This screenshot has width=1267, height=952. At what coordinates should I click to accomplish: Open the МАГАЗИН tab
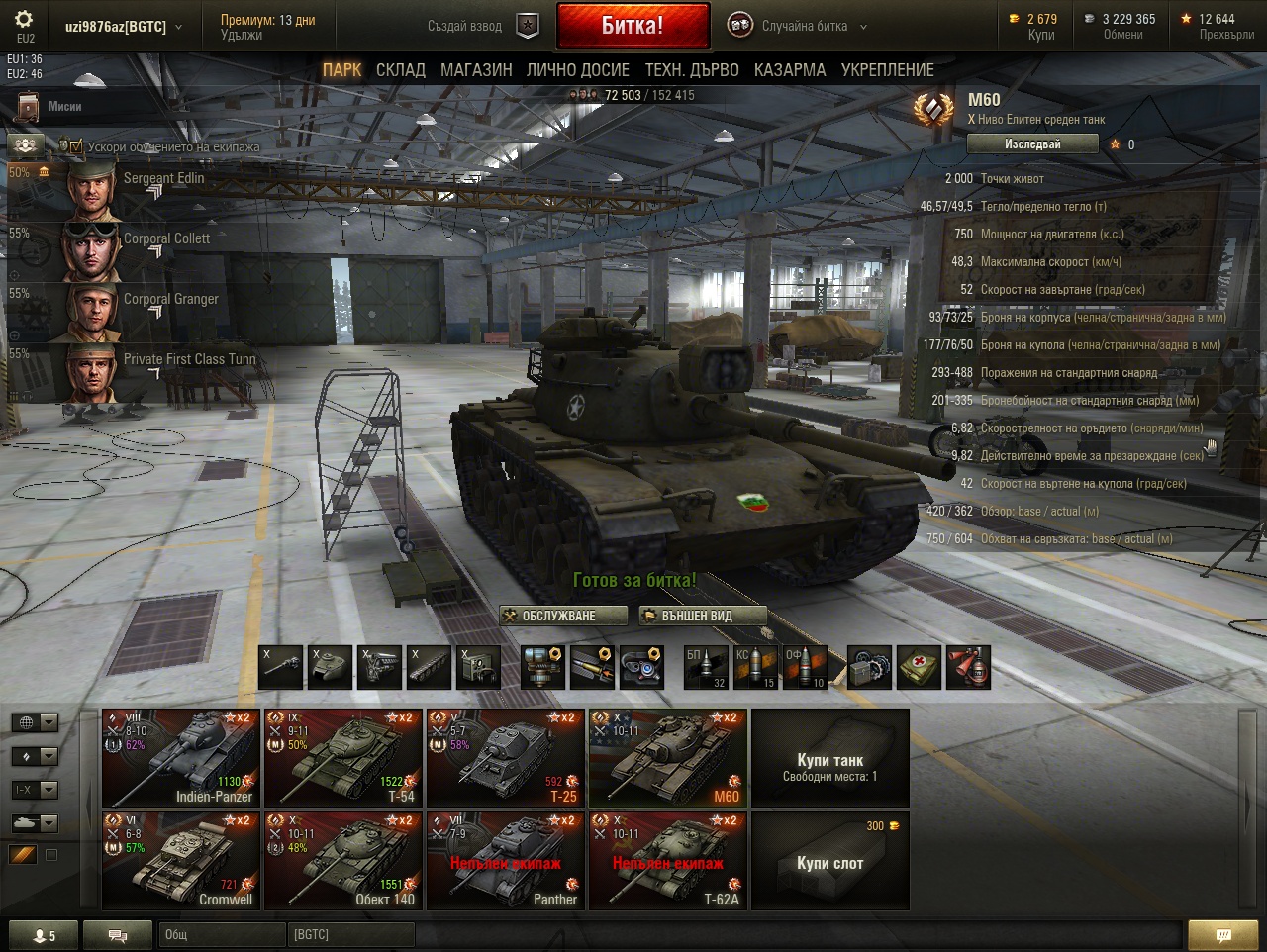pyautogui.click(x=476, y=70)
